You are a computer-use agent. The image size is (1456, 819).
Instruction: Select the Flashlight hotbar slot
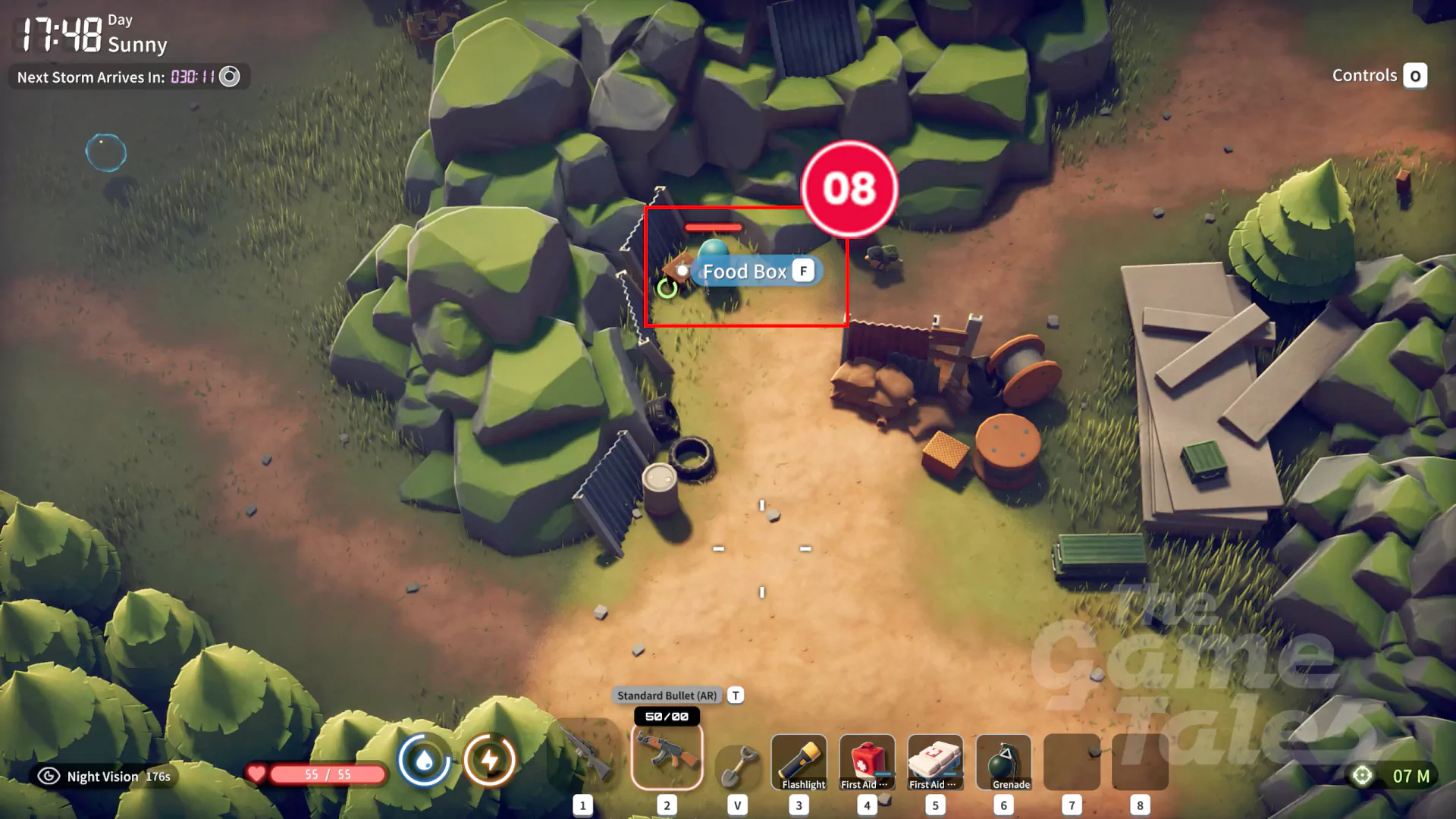tap(799, 762)
